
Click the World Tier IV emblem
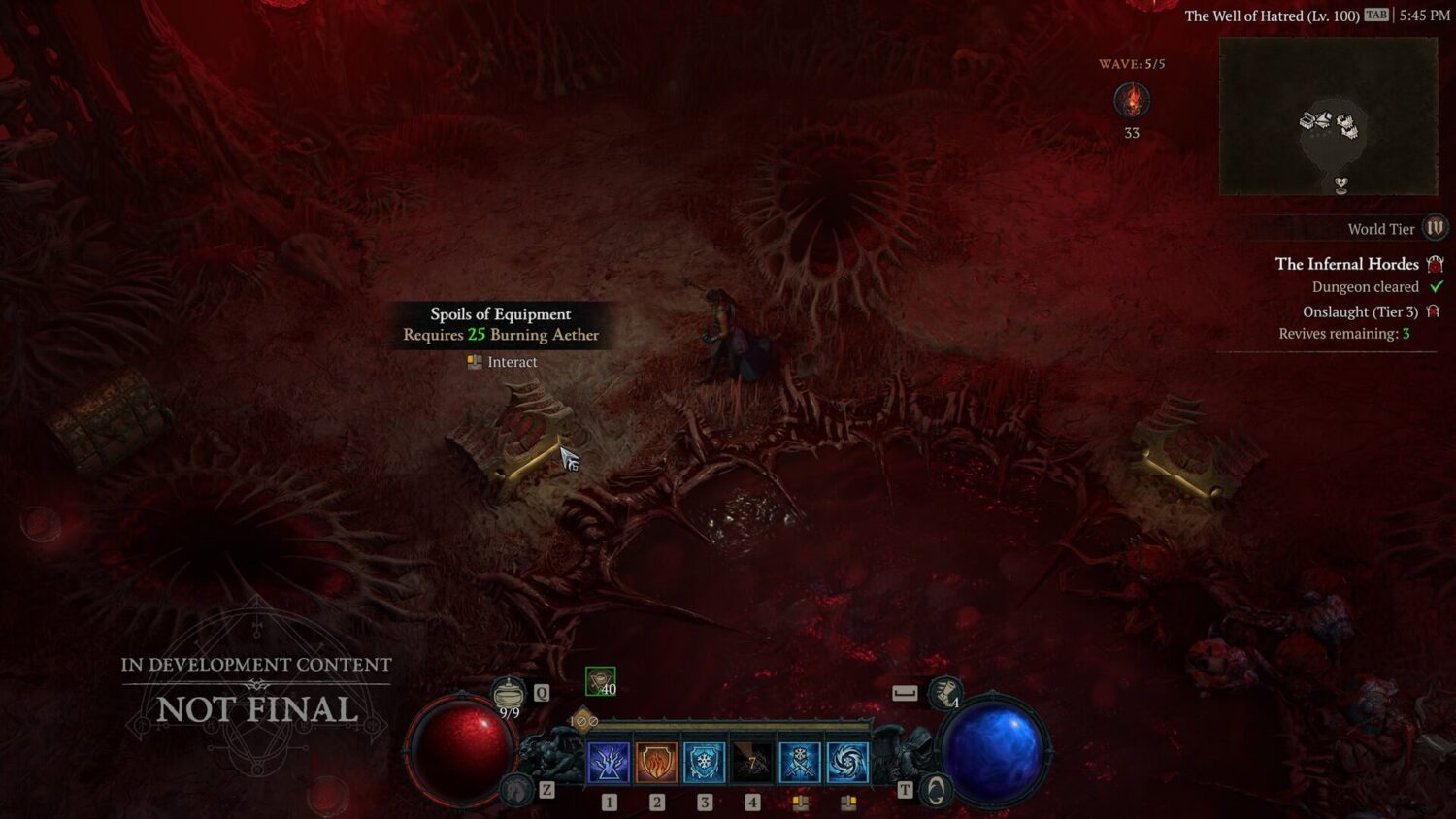[x=1434, y=228]
